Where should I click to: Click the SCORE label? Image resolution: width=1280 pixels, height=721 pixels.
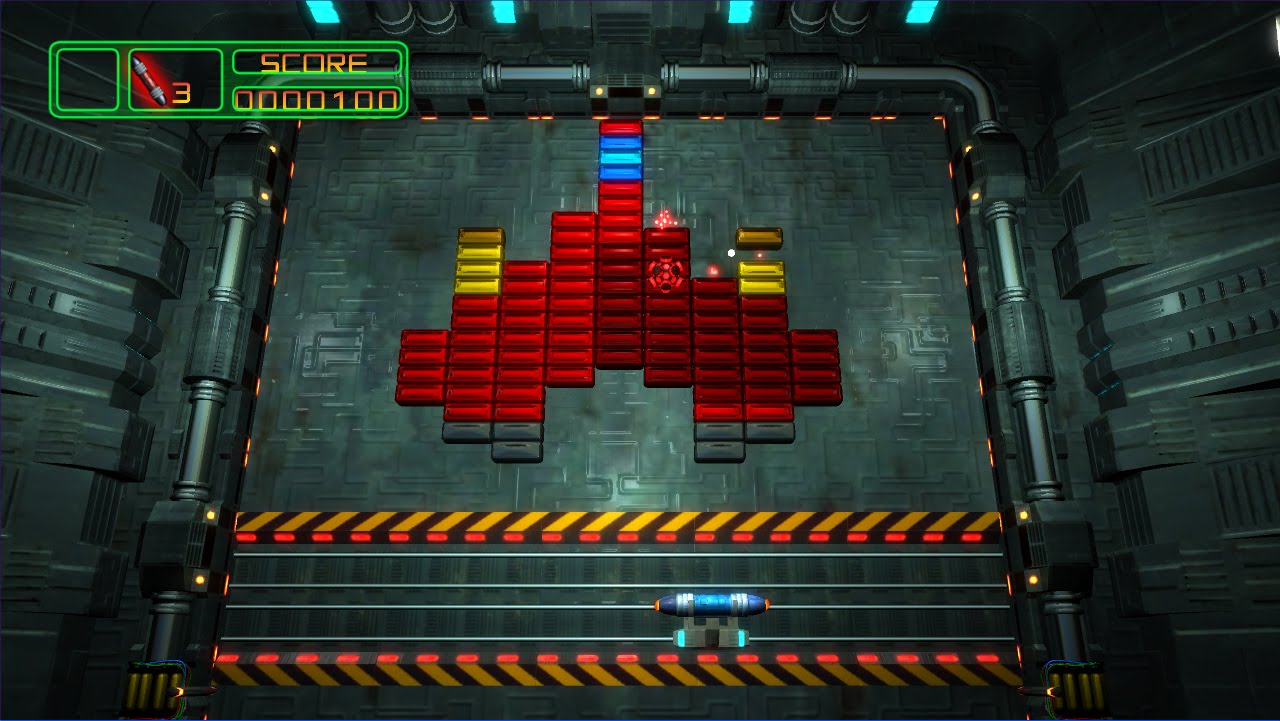[312, 64]
